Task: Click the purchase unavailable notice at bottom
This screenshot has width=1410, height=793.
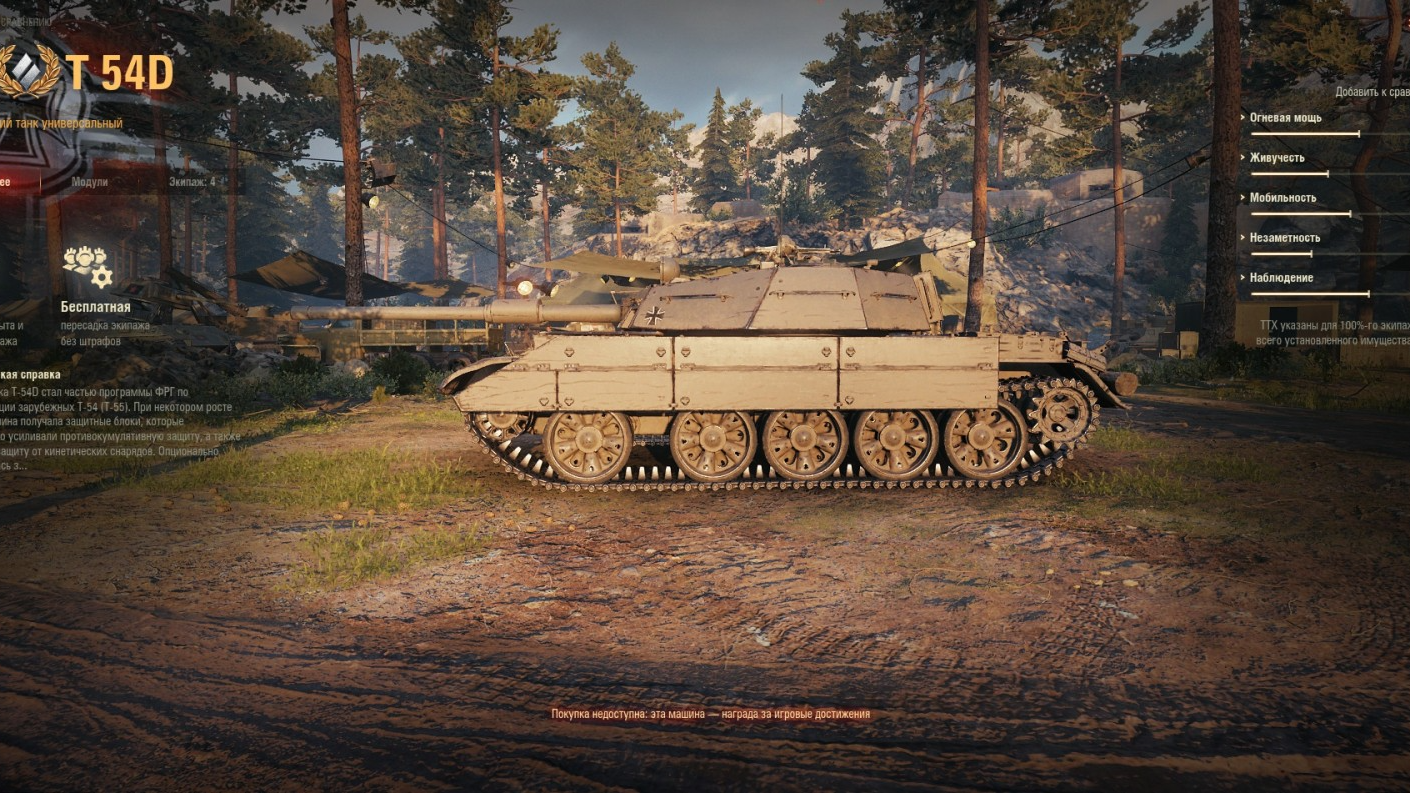Action: pos(710,713)
